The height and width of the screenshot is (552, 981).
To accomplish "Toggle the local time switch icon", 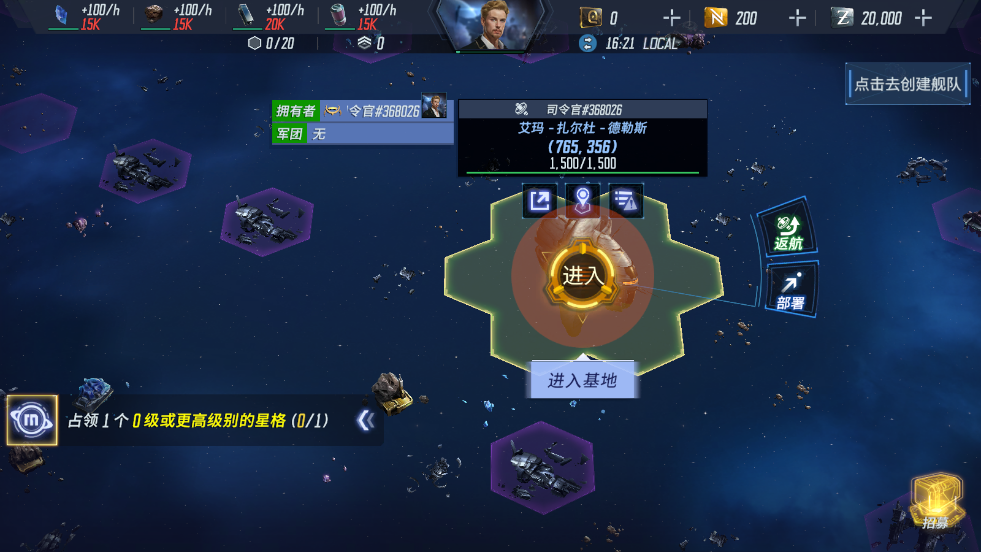I will (x=587, y=43).
